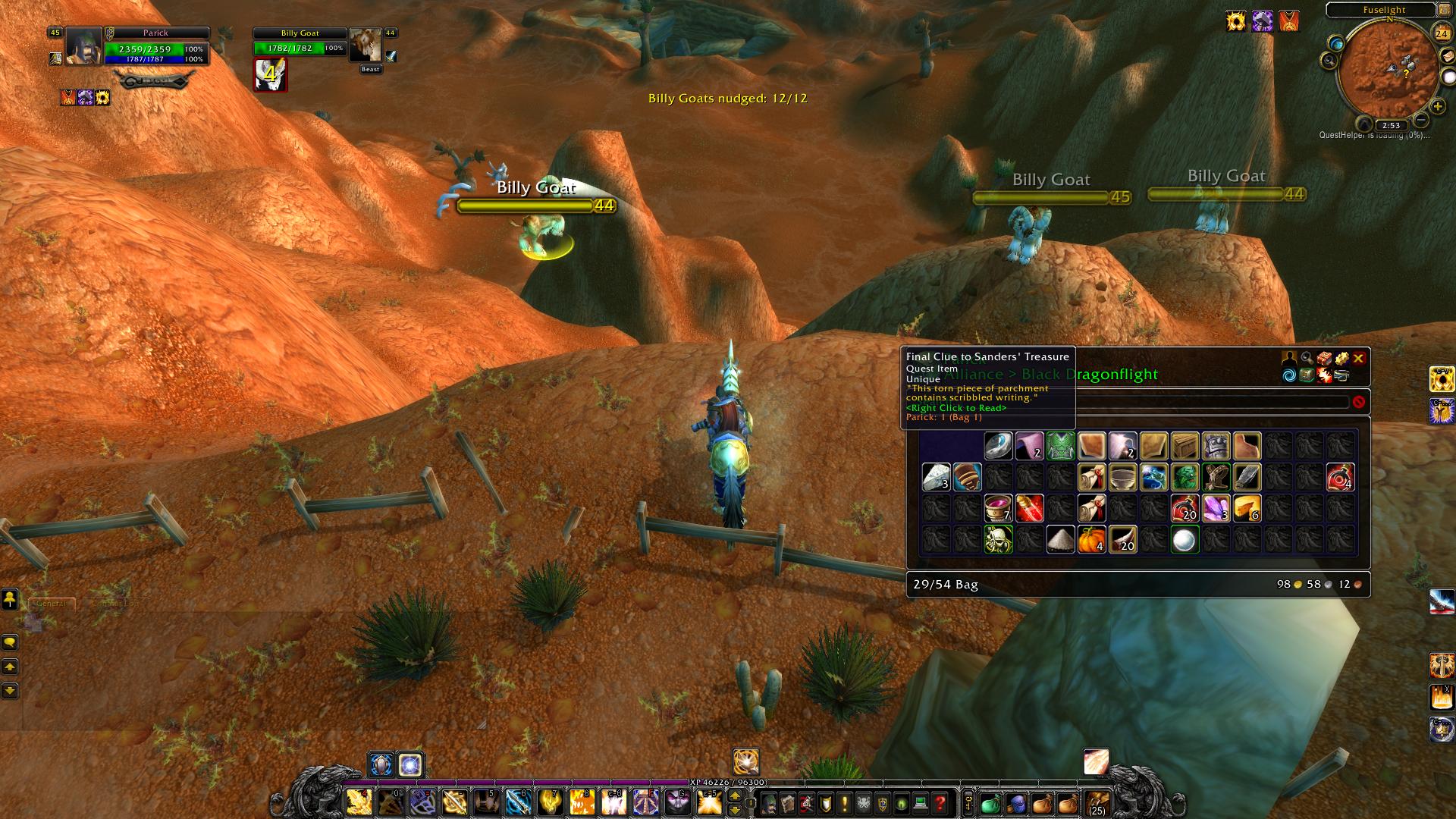Image resolution: width=1456 pixels, height=819 pixels.
Task: Select the purple crystal stack in the bag
Action: pyautogui.click(x=1216, y=508)
